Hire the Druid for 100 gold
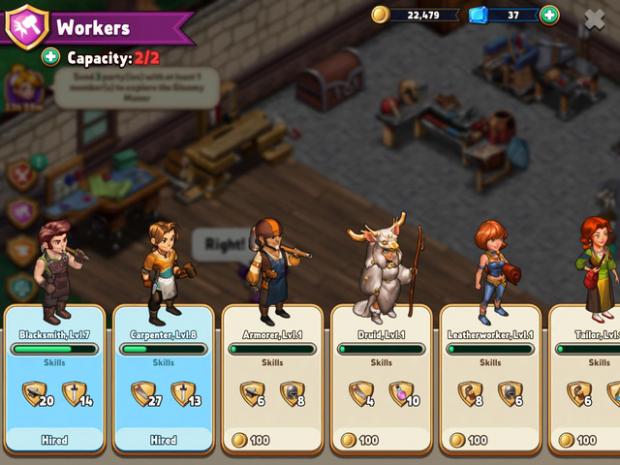The image size is (620, 465). pyautogui.click(x=381, y=440)
